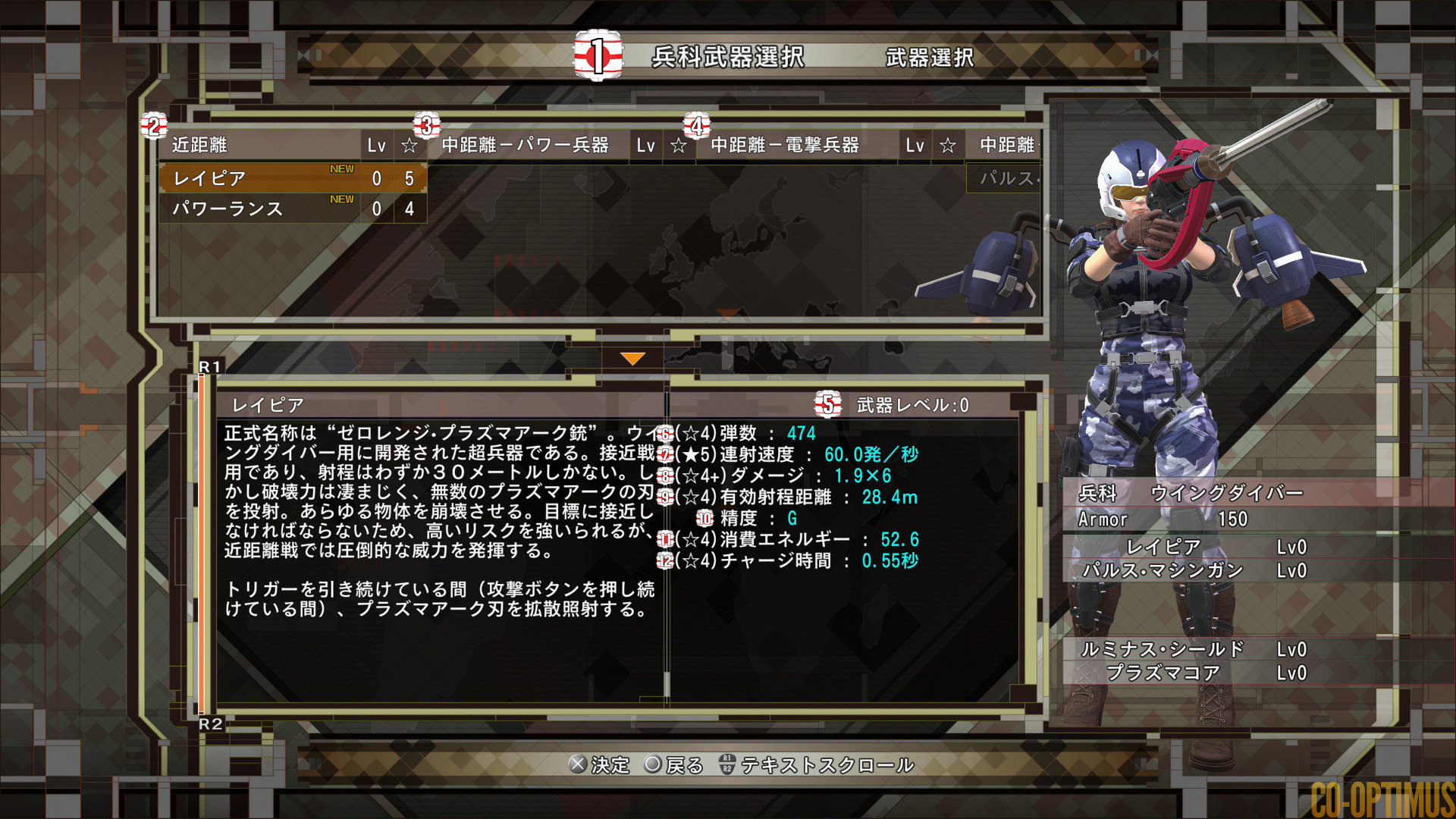The image size is (1456, 819).
Task: Switch to the 中距離－電撃兵器 category tab
Action: point(785,145)
